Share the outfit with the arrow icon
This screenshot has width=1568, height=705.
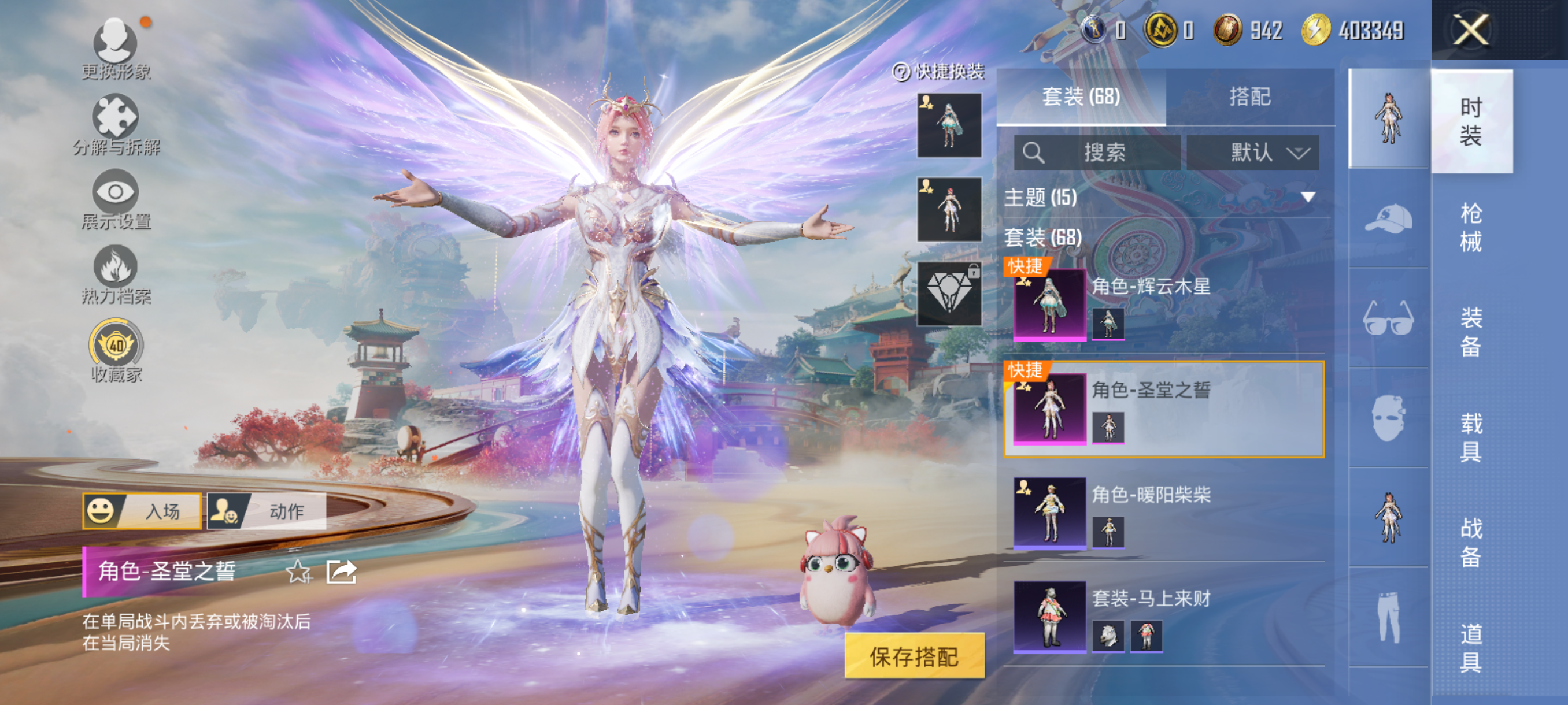coord(341,572)
